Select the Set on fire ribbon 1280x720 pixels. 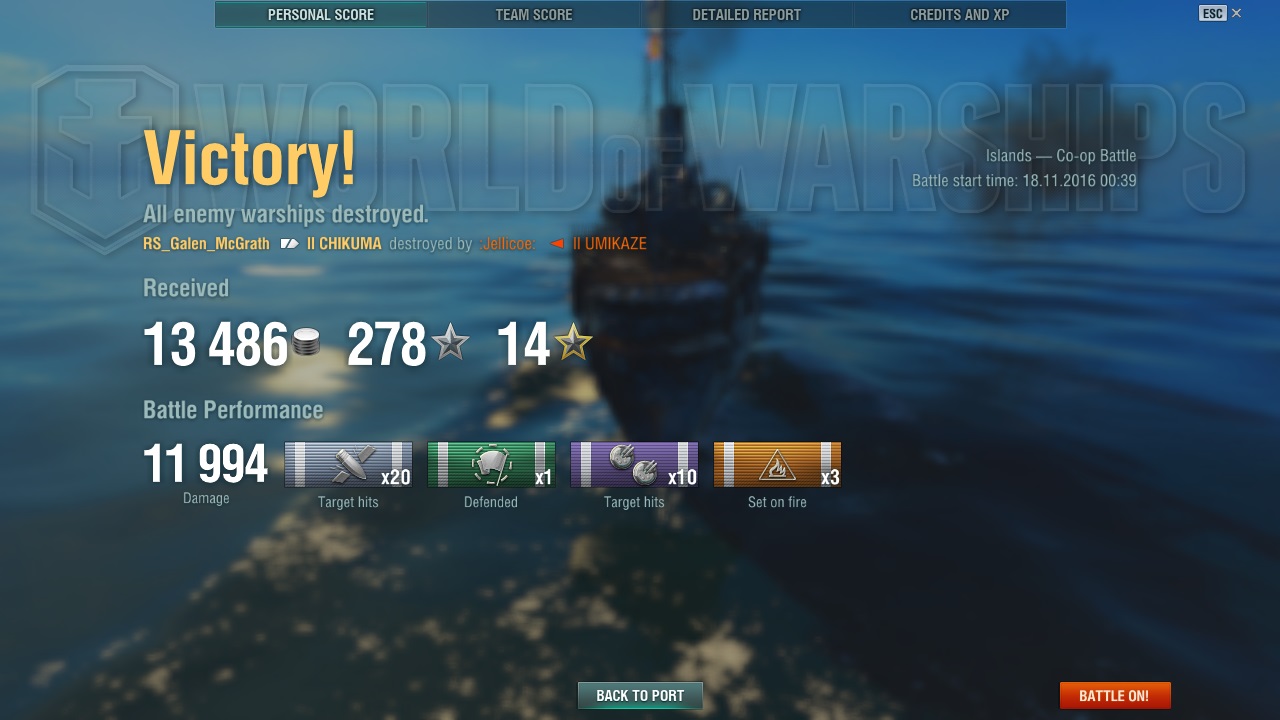tap(777, 465)
